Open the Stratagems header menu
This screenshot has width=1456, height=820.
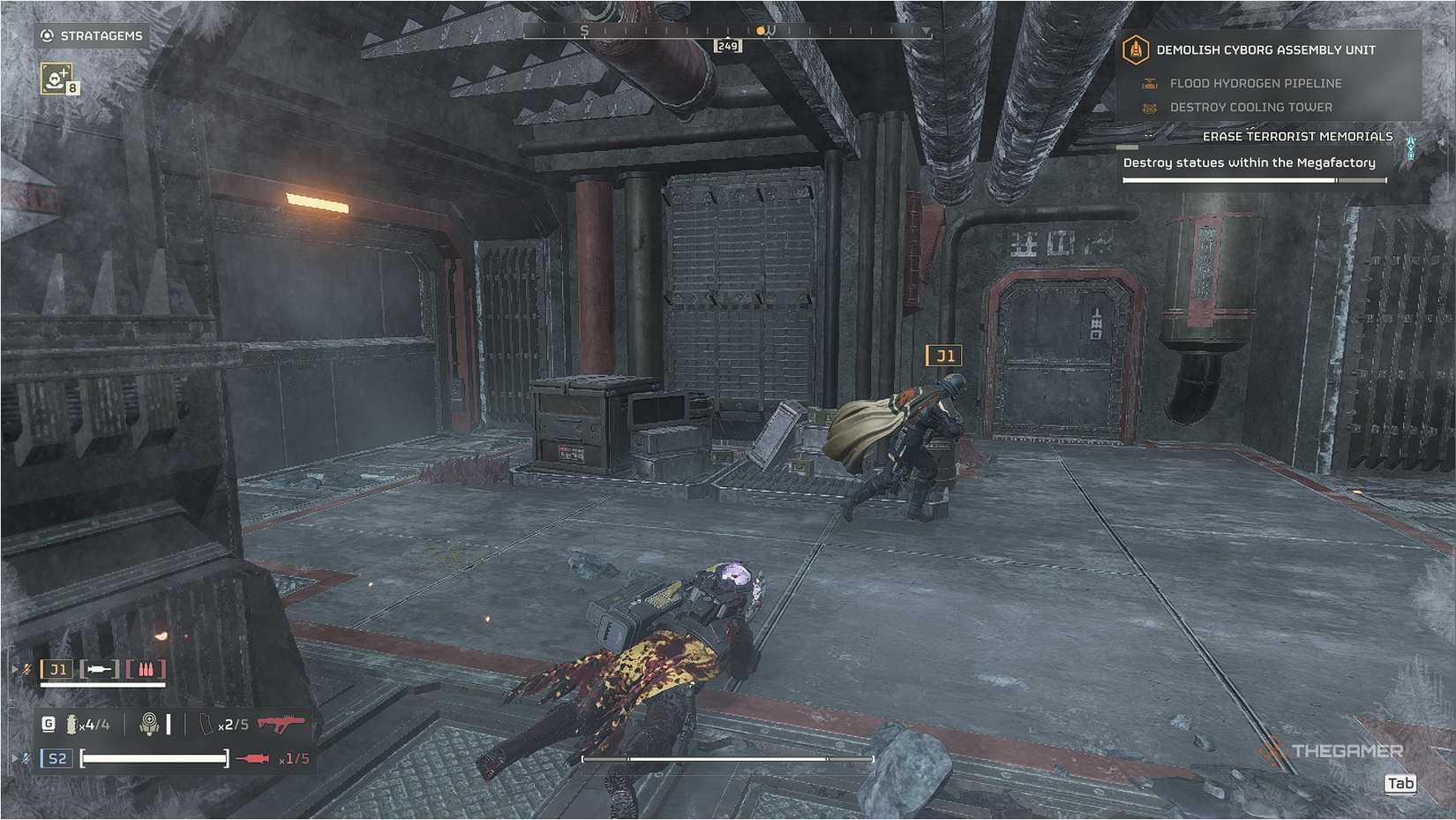100,36
